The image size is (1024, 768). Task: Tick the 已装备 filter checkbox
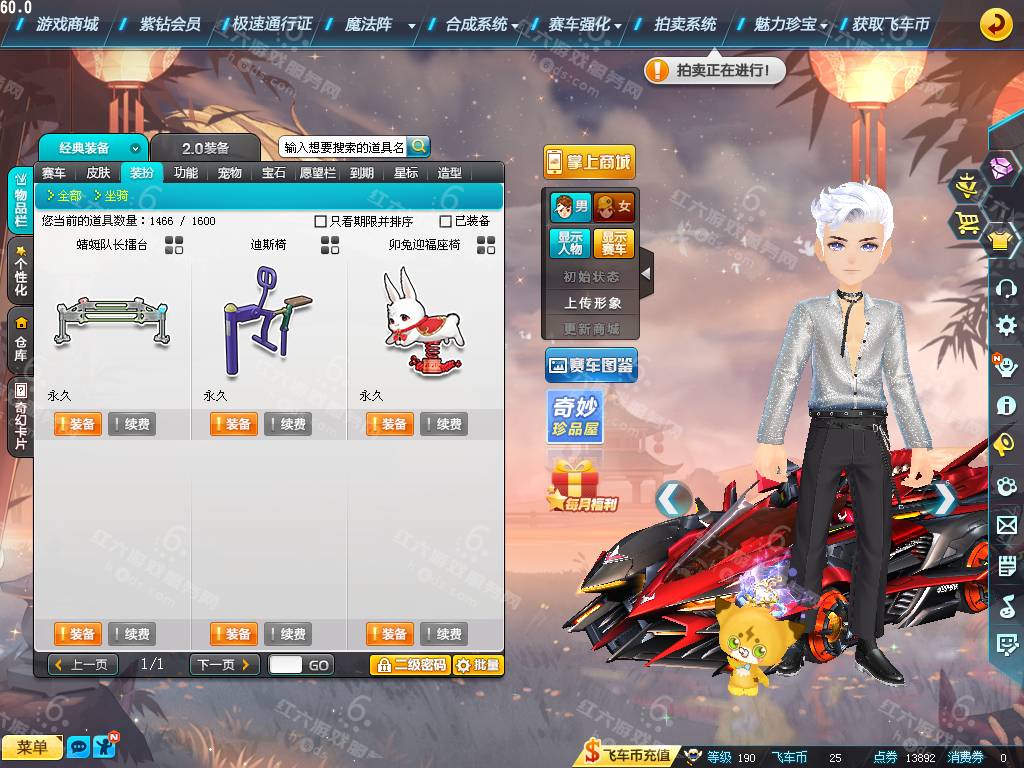[x=446, y=221]
